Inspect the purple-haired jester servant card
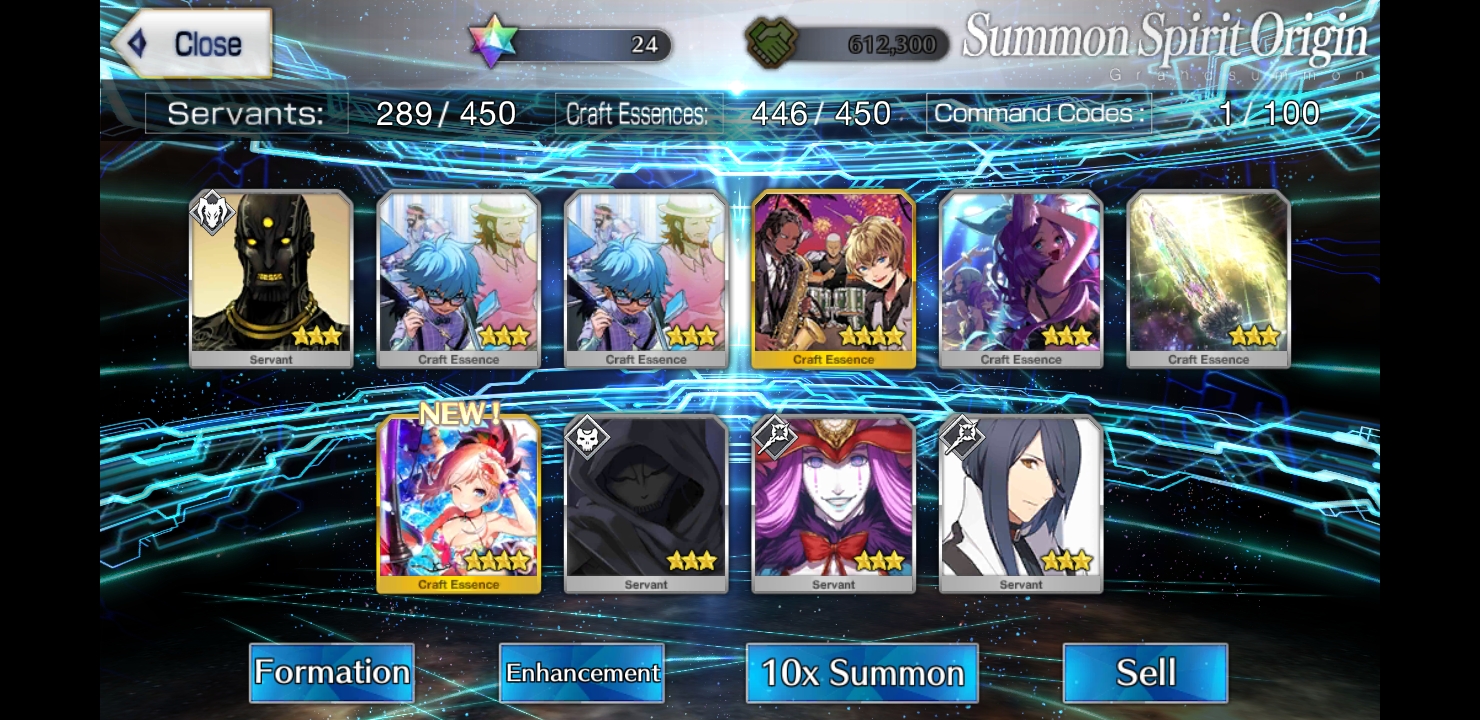 tap(833, 503)
